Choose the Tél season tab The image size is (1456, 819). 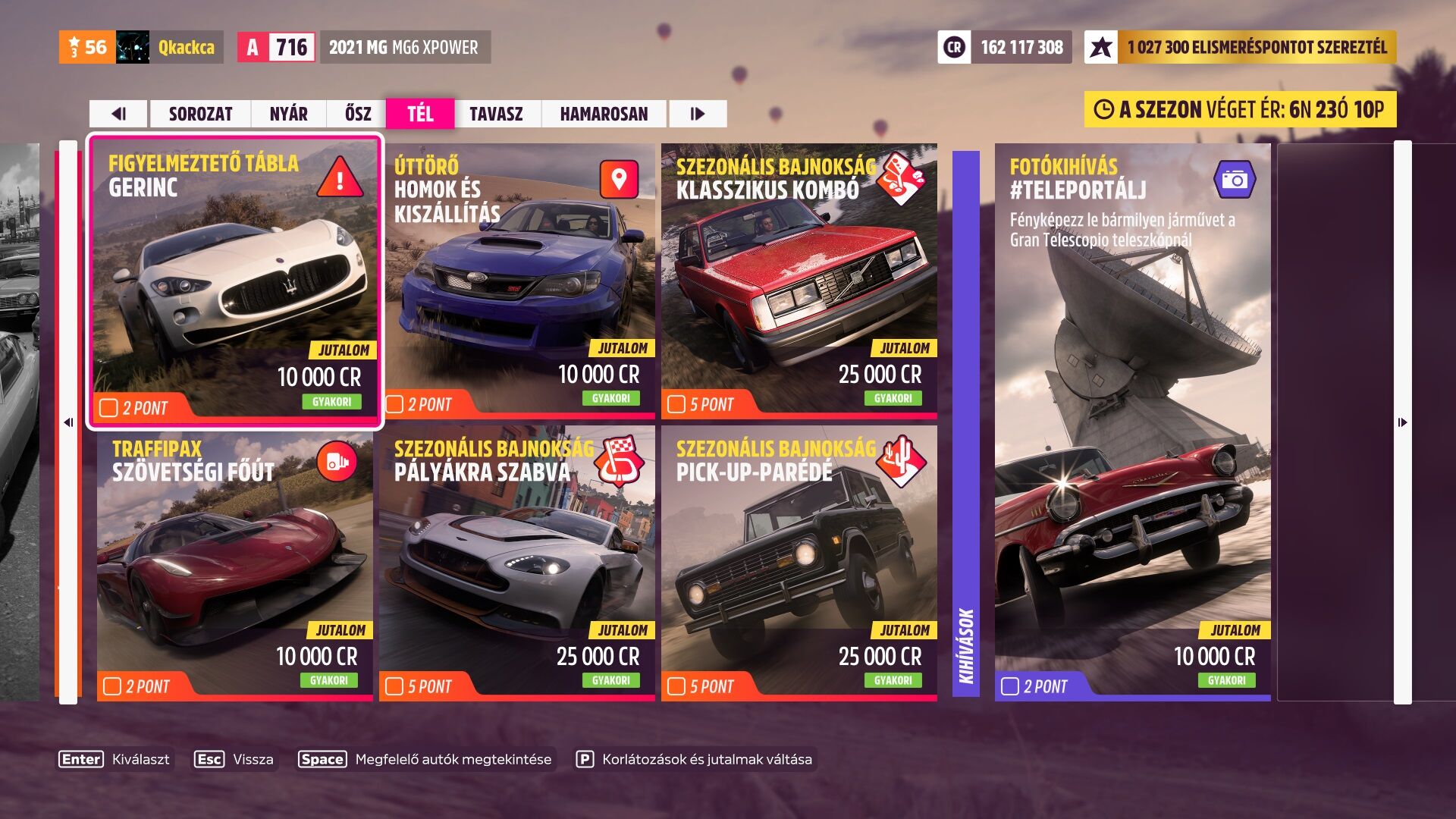pyautogui.click(x=420, y=114)
